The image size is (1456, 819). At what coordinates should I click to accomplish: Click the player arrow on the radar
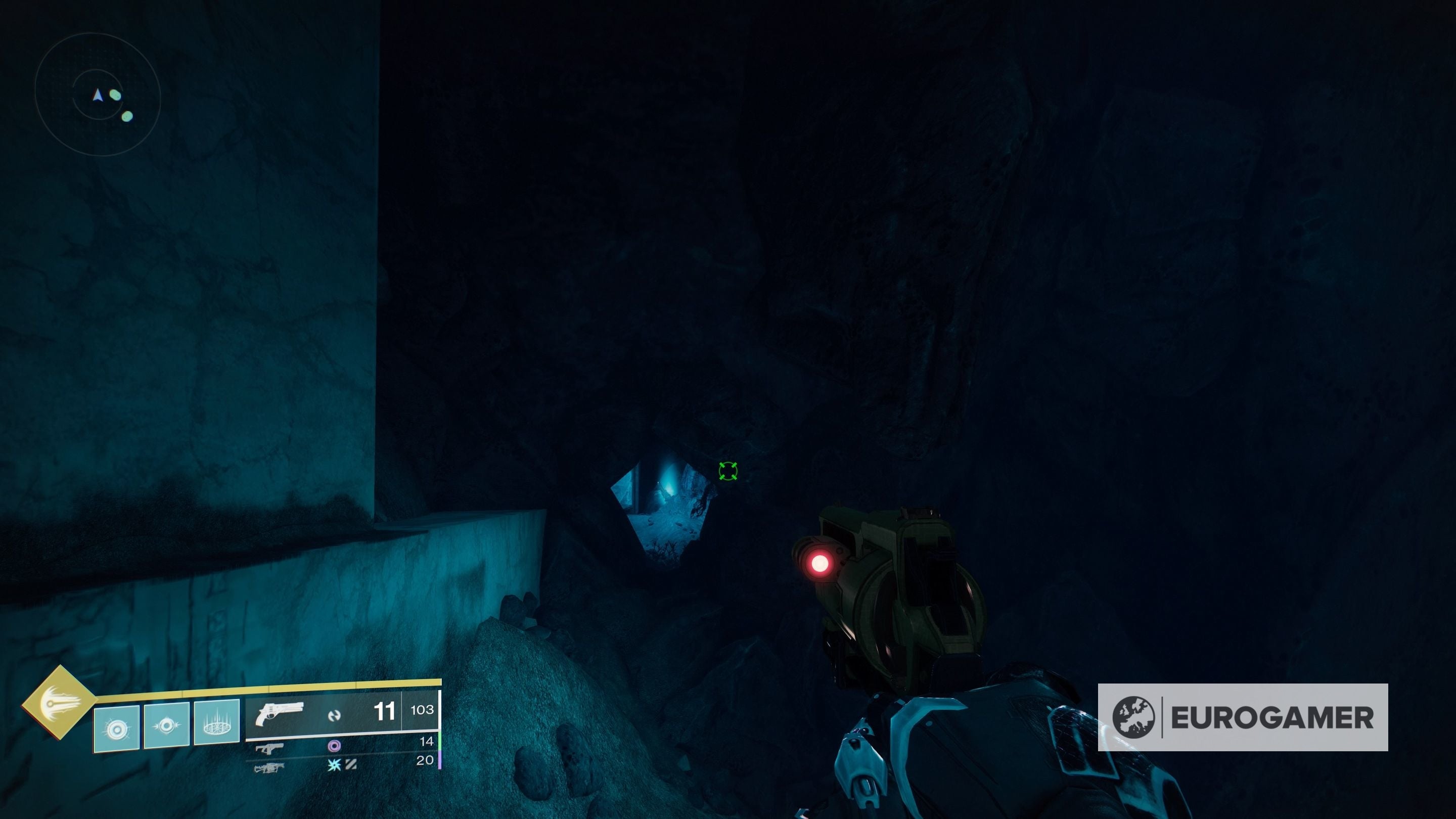coord(99,95)
